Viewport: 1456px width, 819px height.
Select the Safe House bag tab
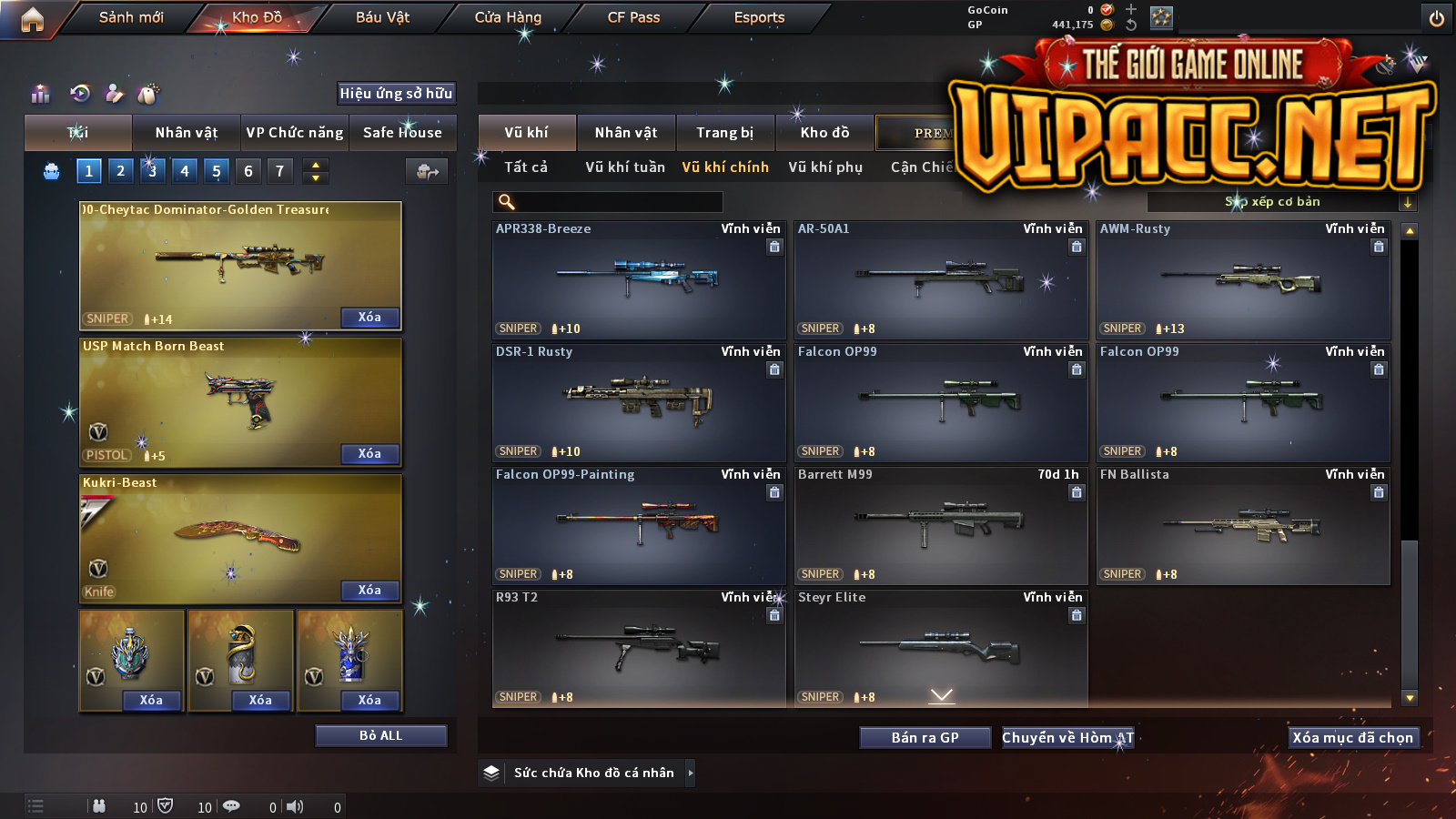402,133
